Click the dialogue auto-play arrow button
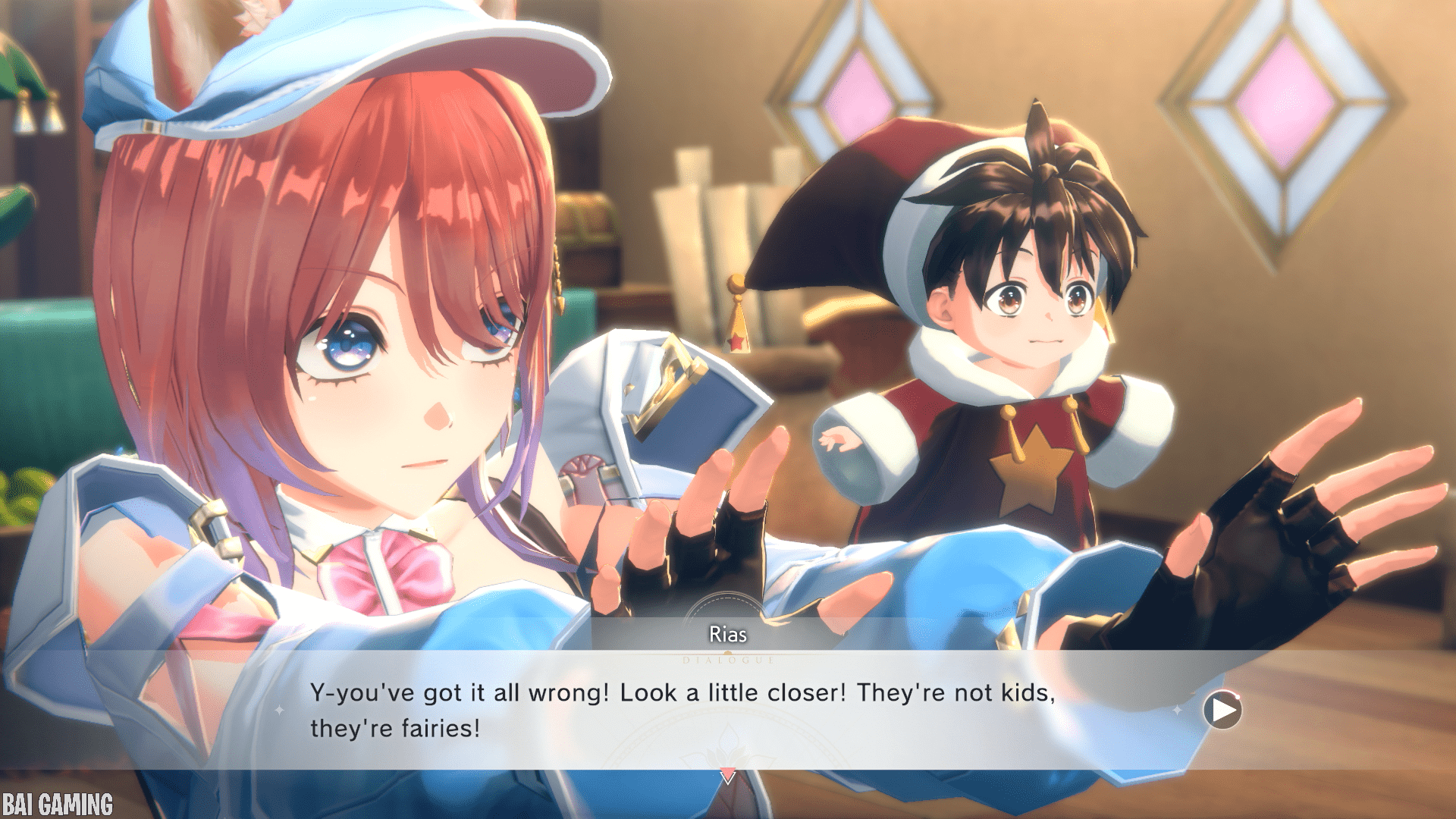The height and width of the screenshot is (819, 1456). pyautogui.click(x=1222, y=711)
